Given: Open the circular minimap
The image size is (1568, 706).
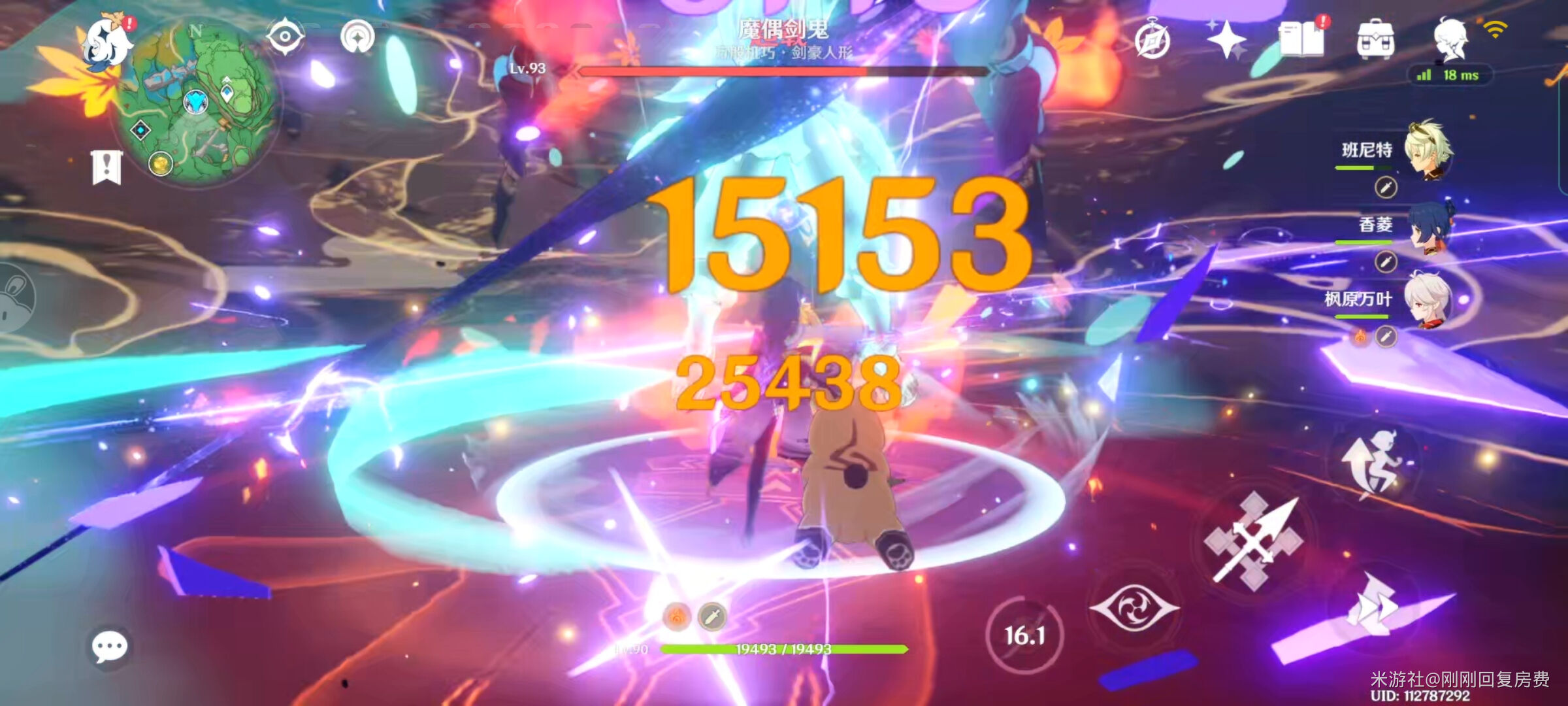Looking at the screenshot, I should click(196, 105).
